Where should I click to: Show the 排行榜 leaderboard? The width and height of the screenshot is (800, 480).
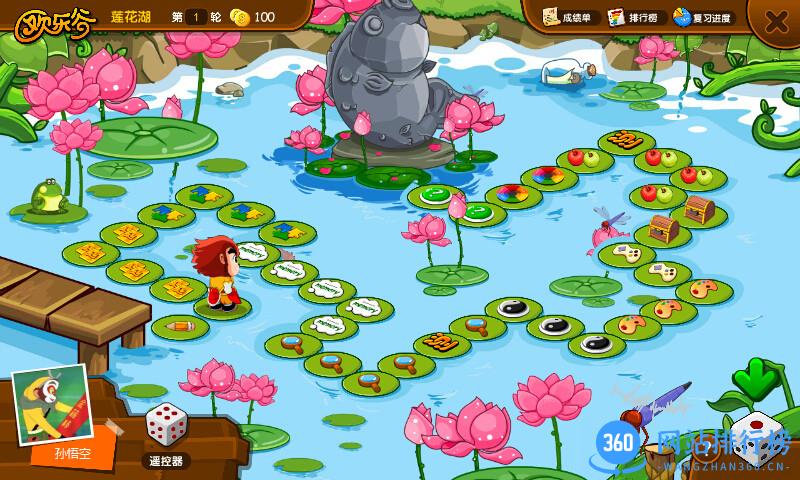[x=637, y=17]
